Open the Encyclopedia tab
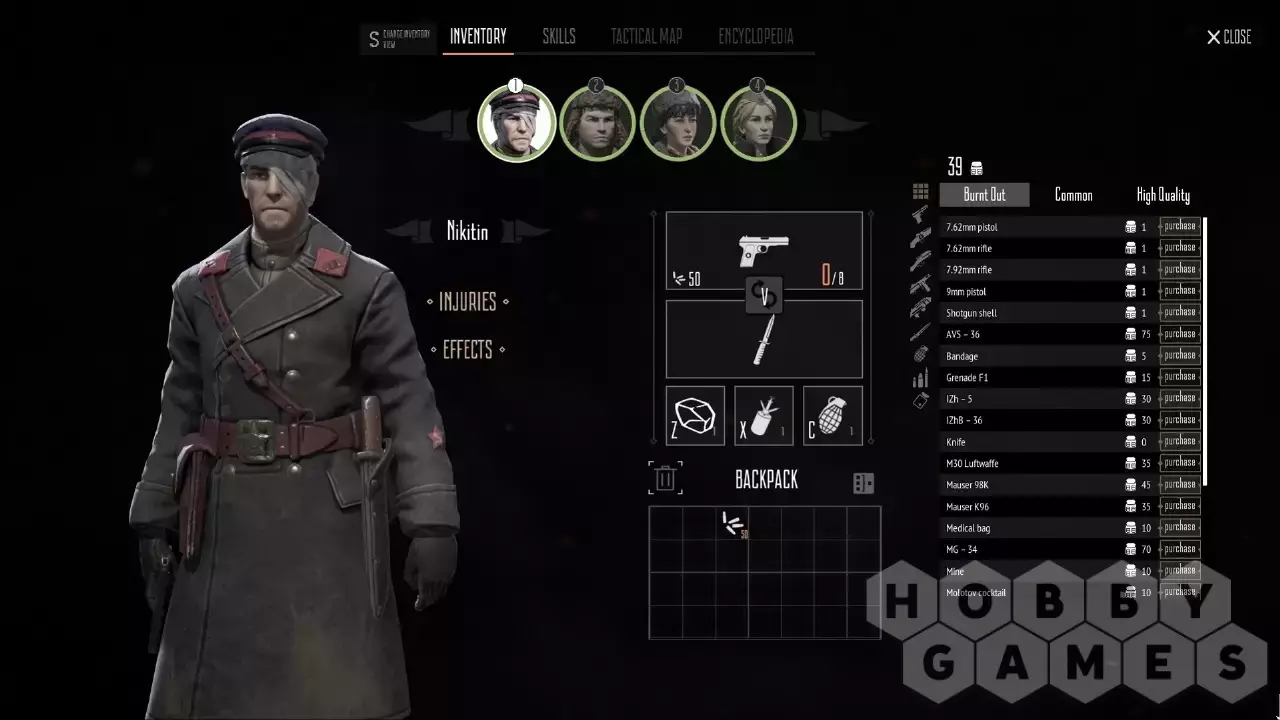Viewport: 1280px width, 720px height. click(755, 37)
